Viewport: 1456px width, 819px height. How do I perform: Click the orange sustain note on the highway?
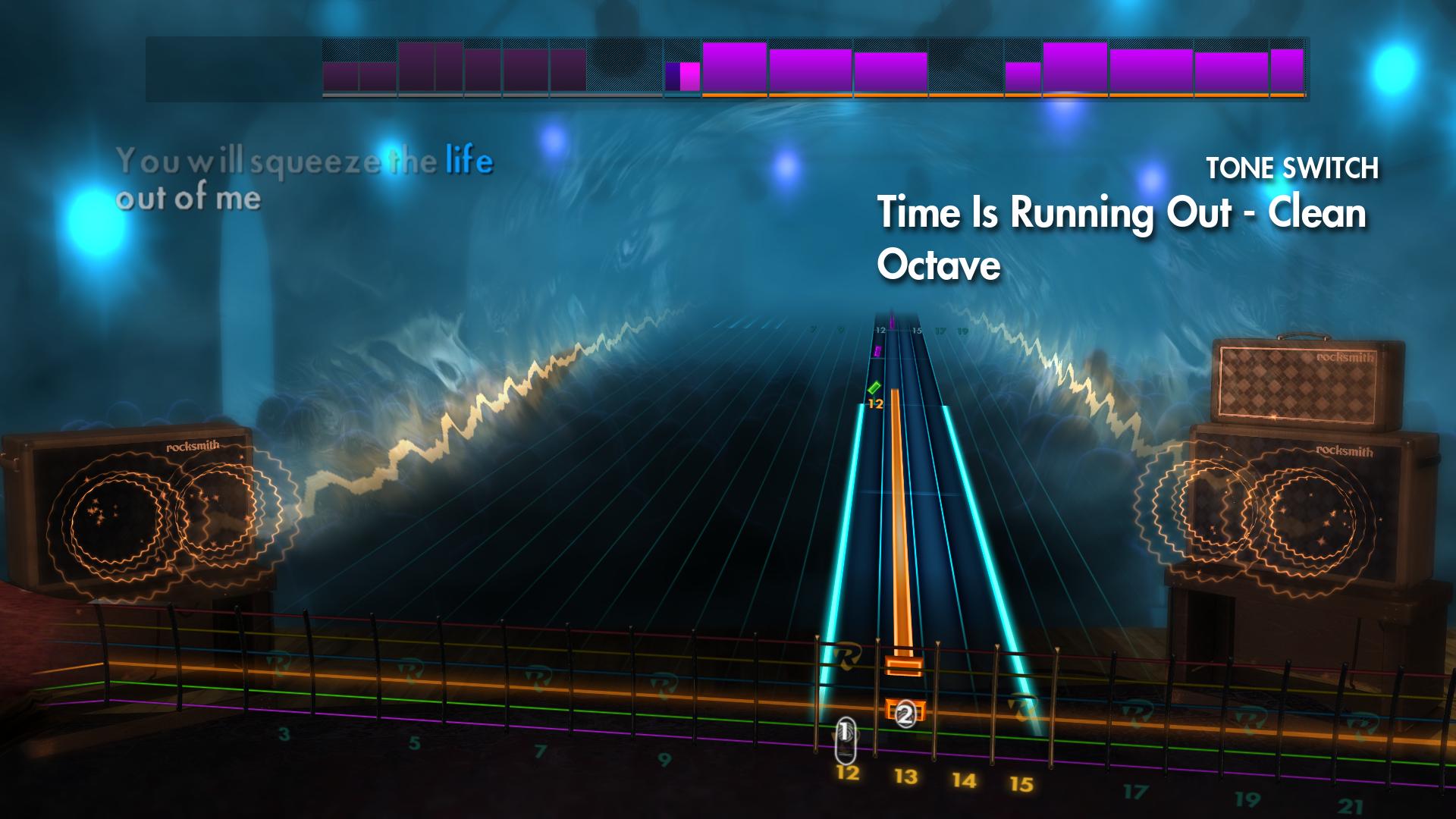click(902, 531)
